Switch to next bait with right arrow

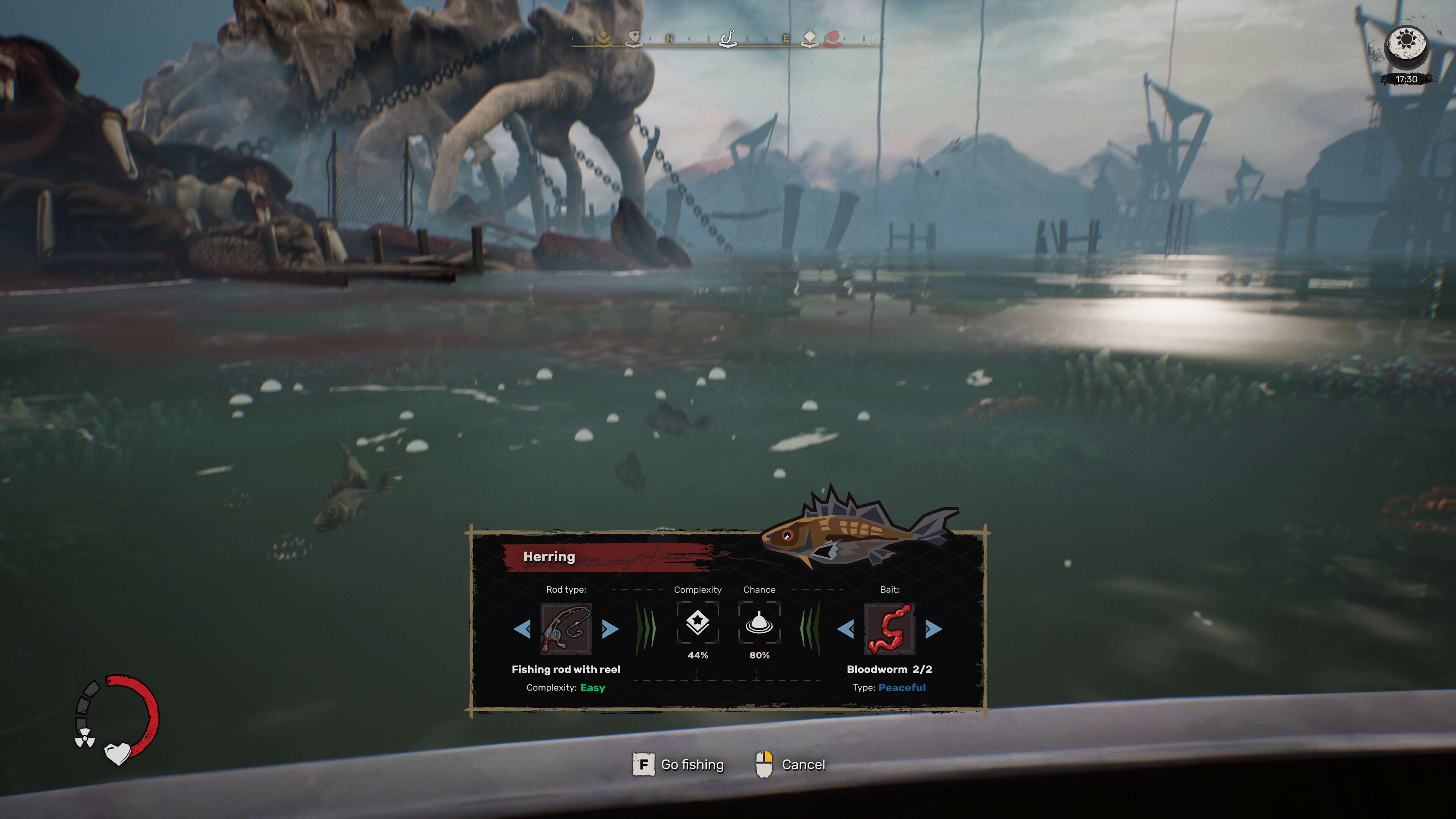[x=933, y=629]
